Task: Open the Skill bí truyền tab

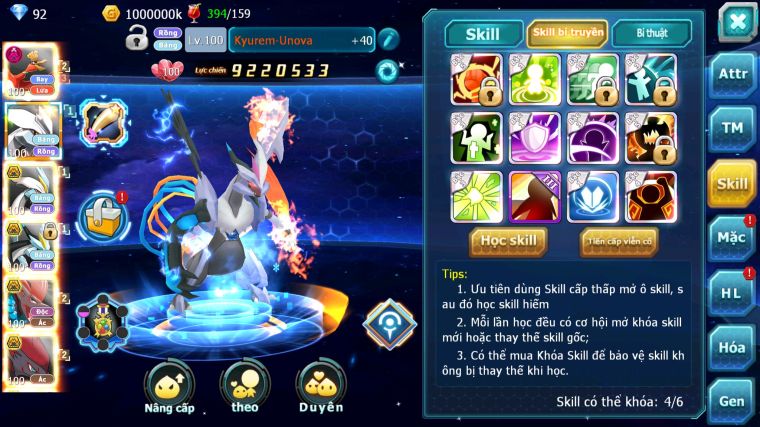Action: point(567,34)
